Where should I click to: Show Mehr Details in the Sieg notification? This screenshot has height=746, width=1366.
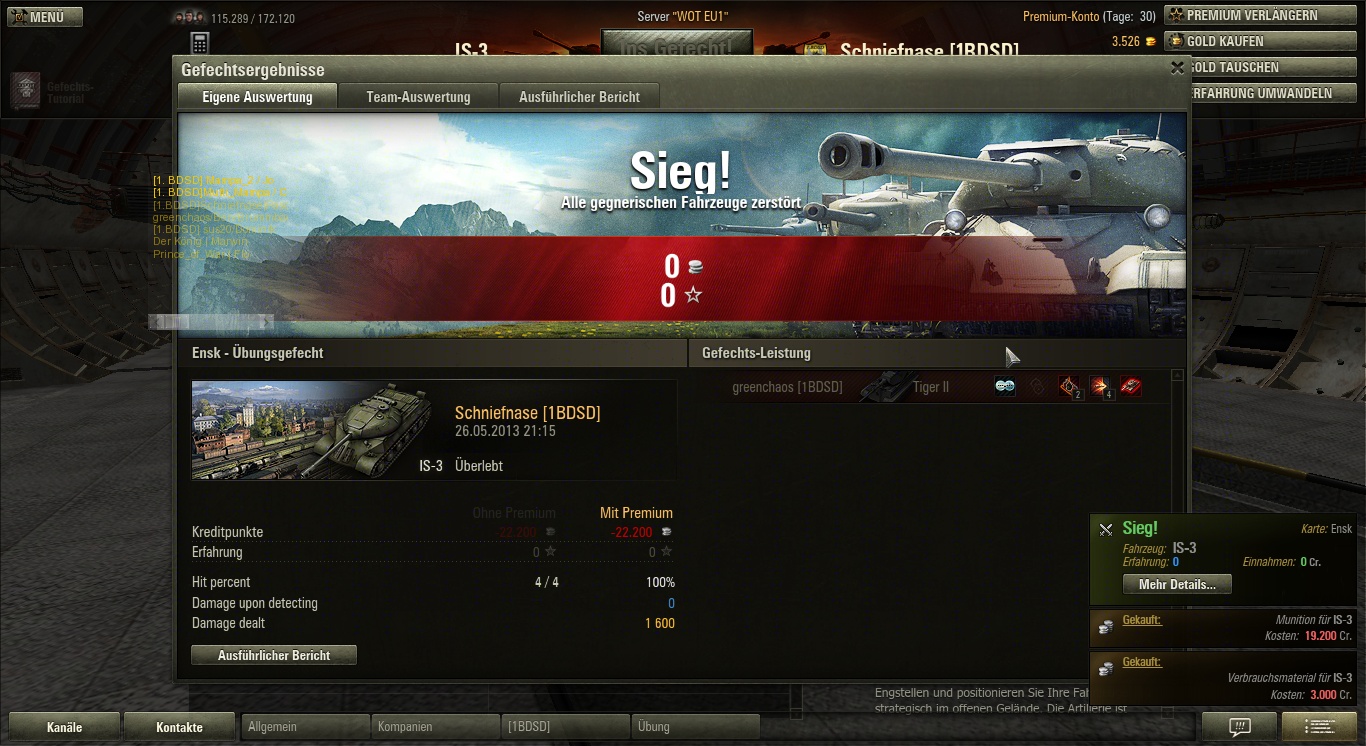coord(1177,584)
